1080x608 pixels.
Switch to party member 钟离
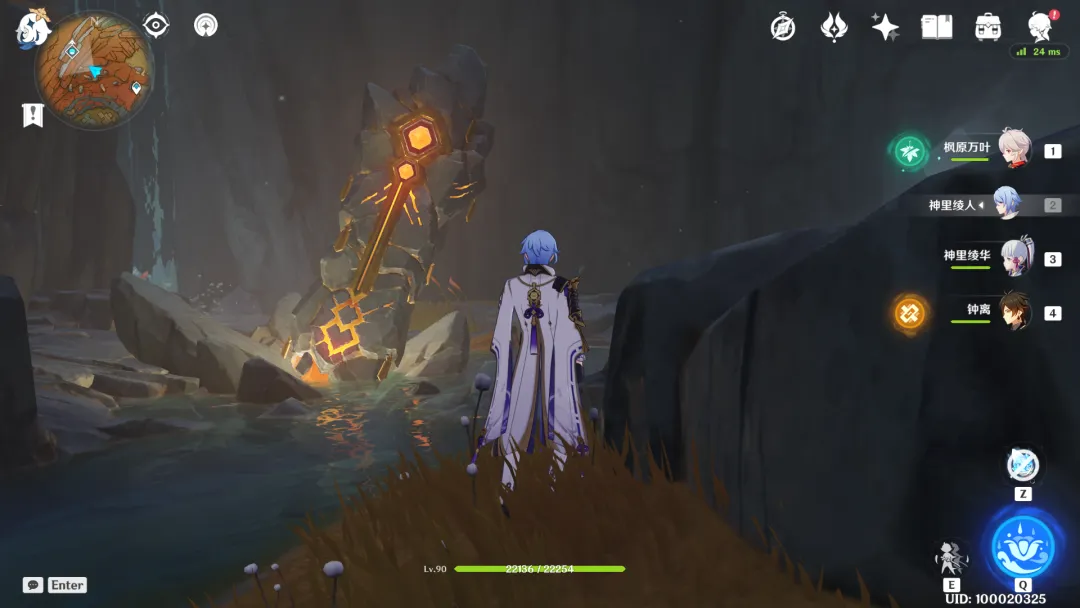click(x=1013, y=312)
